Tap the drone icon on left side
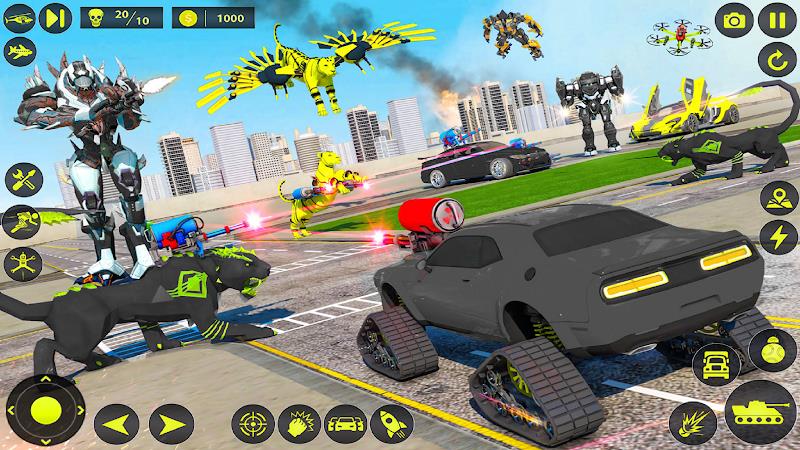The image size is (800, 450). tap(20, 262)
